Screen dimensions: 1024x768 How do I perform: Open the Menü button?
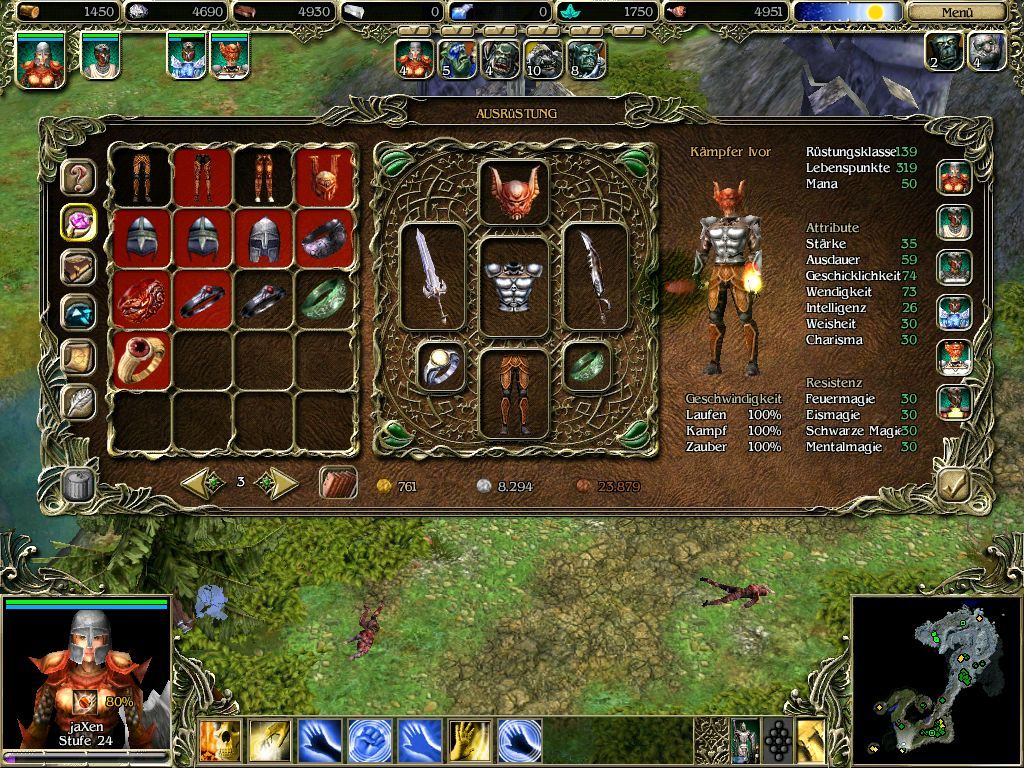click(x=957, y=12)
